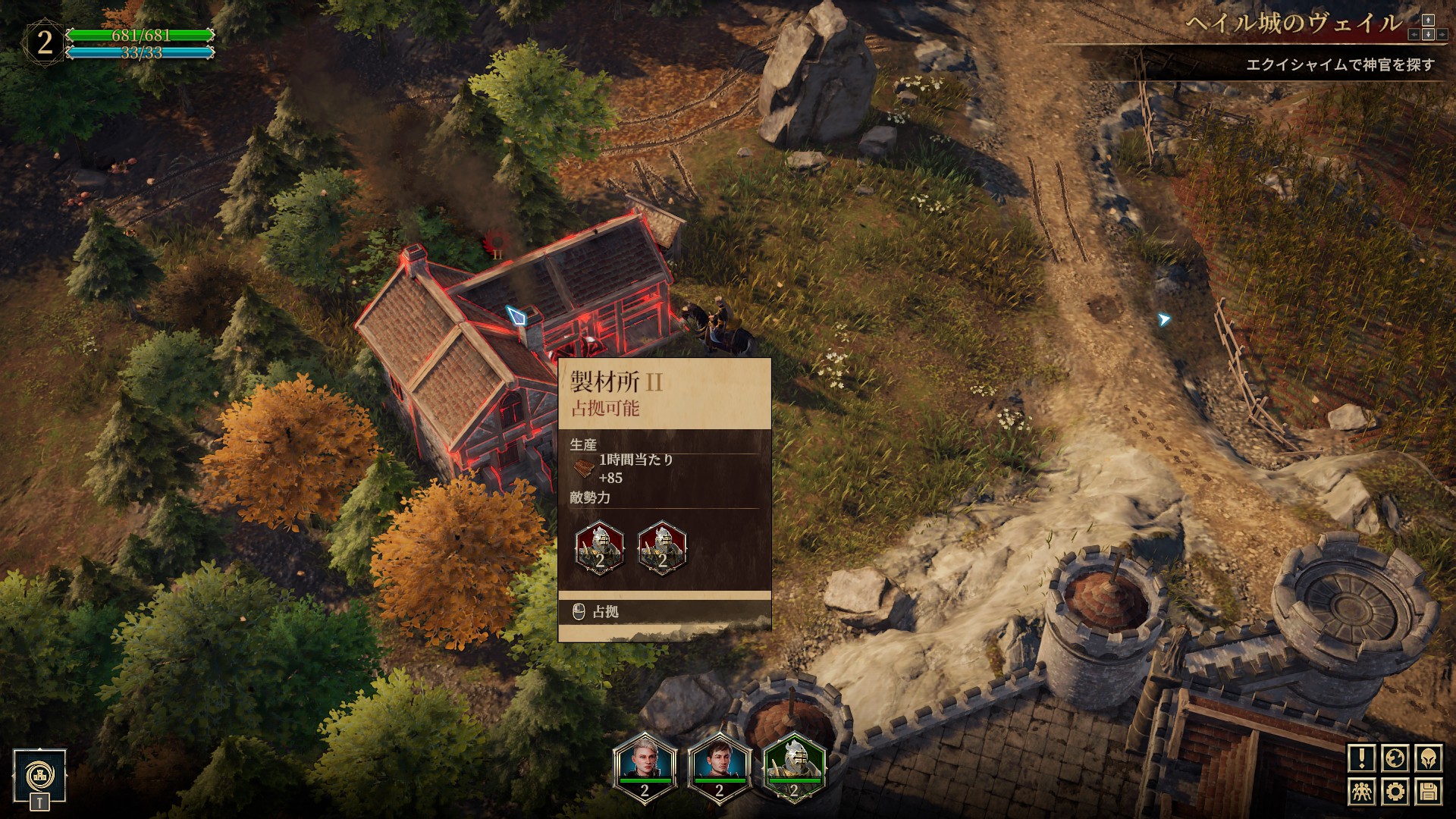
Task: Select the brown-haired hero portrait
Action: point(719,766)
